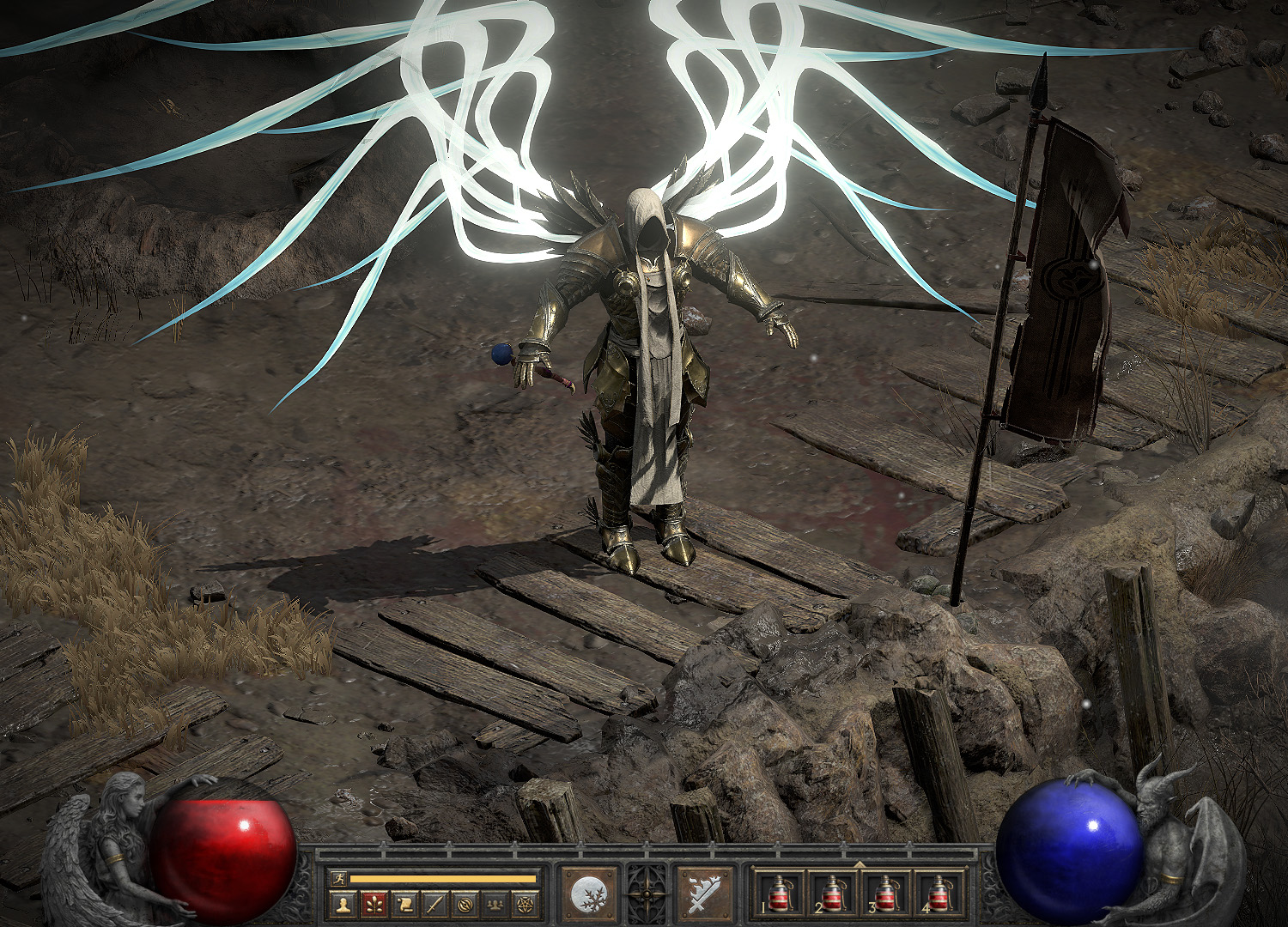Select the snowflake orb left skill

click(589, 893)
